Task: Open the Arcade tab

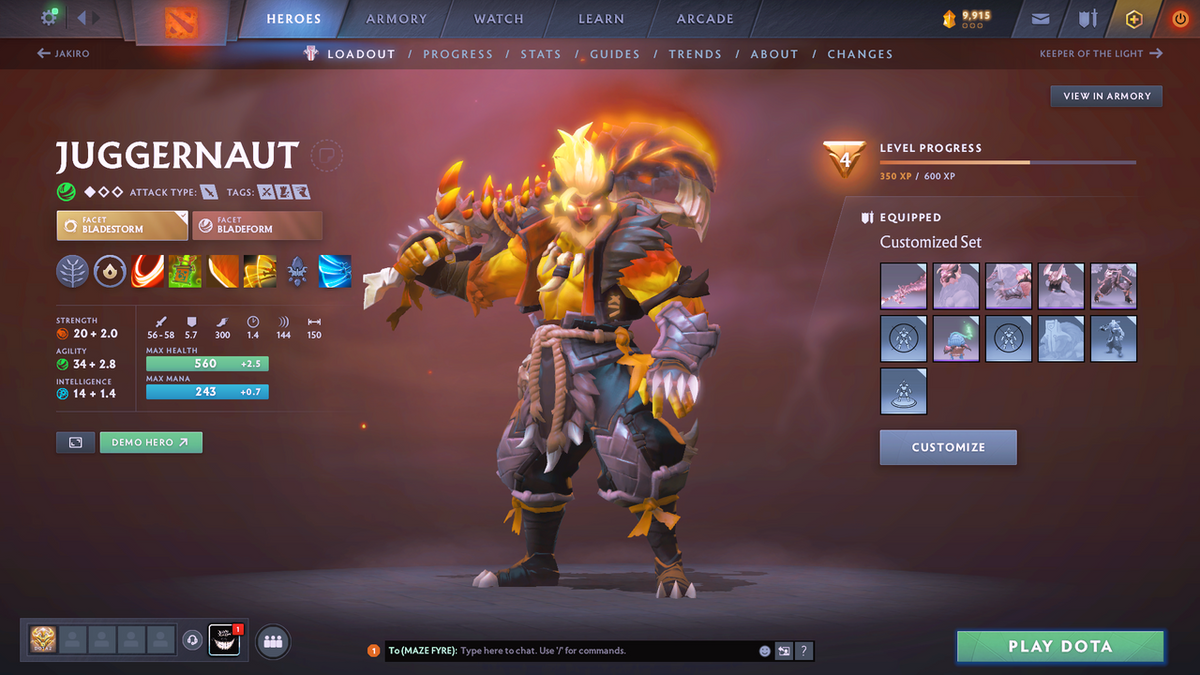Action: (705, 19)
